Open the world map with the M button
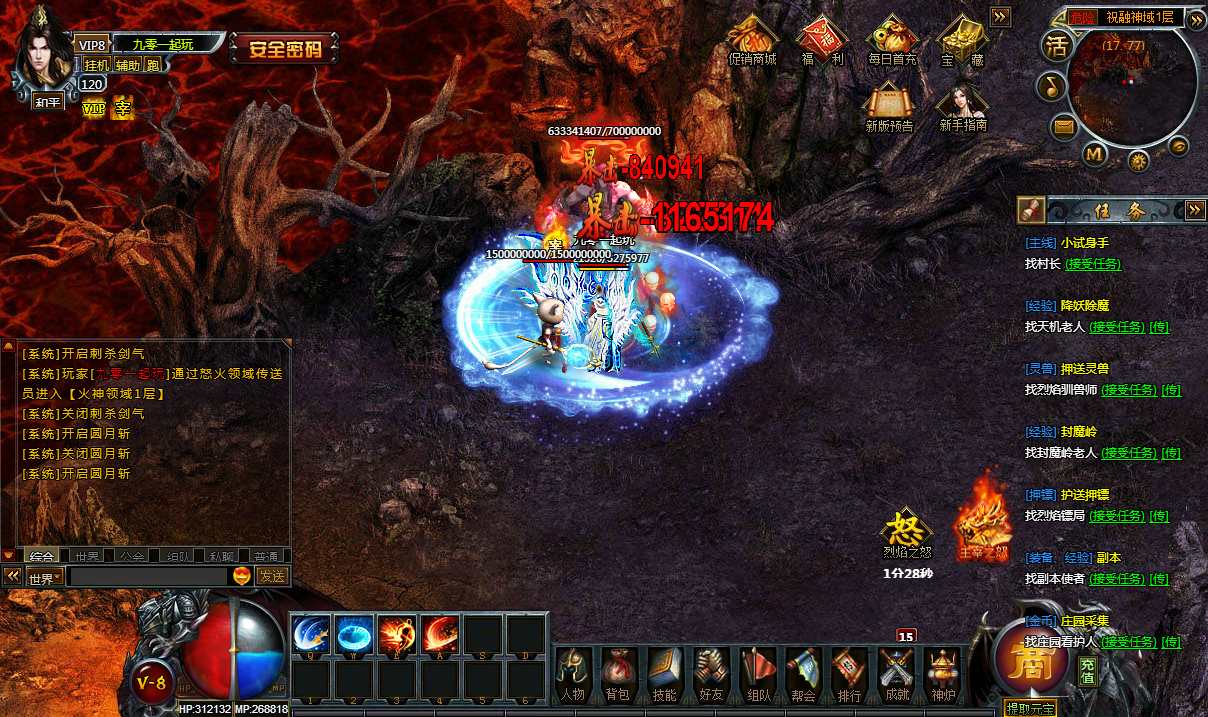The image size is (1208, 717). click(x=1094, y=154)
